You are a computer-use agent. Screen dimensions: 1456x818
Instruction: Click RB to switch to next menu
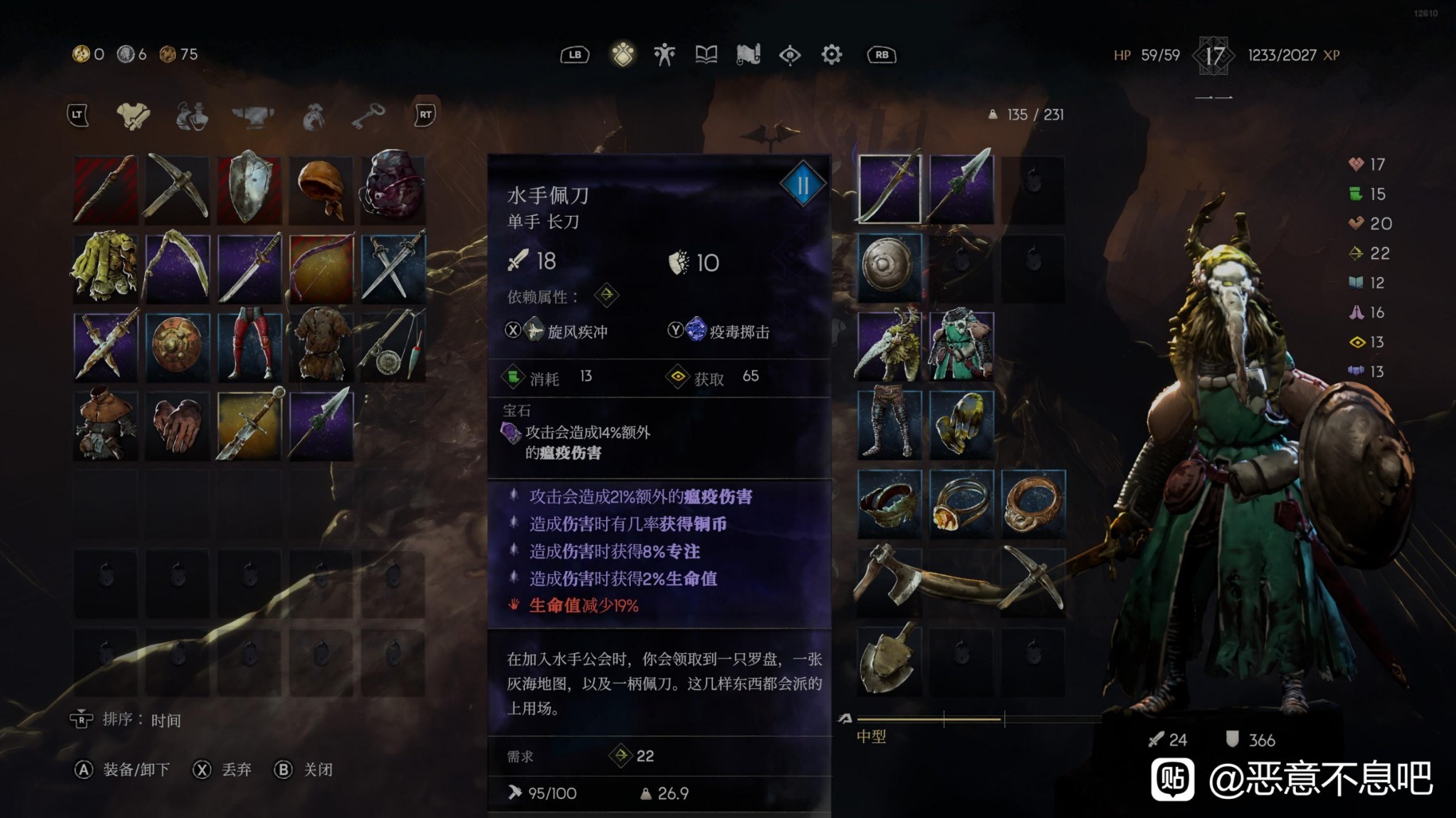tap(881, 54)
